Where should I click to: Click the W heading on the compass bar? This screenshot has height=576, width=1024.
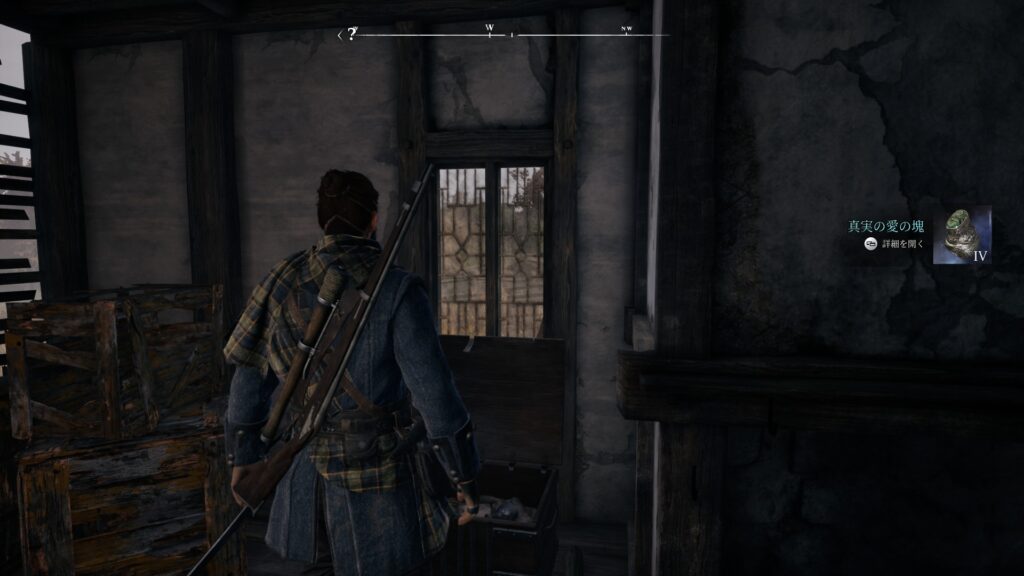pos(489,28)
